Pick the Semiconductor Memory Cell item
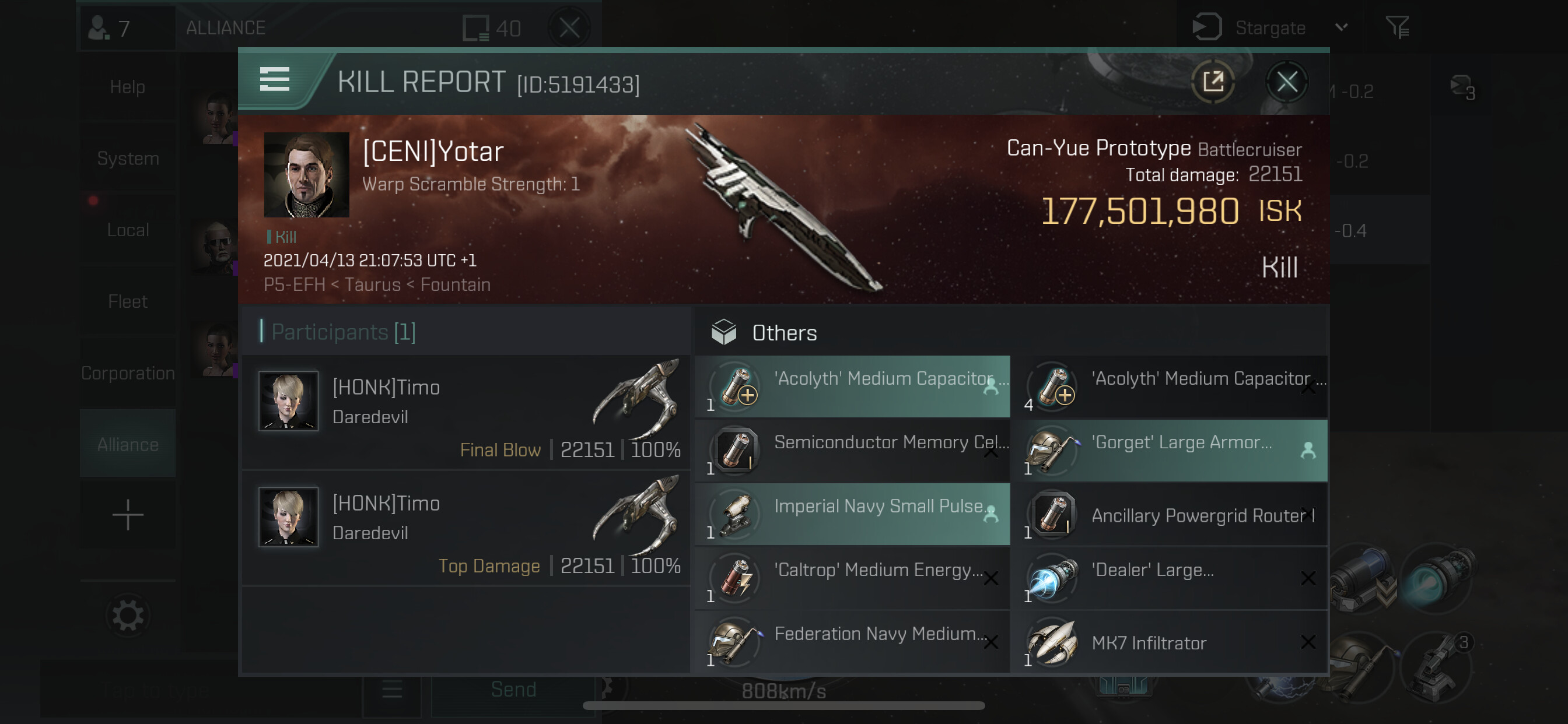Viewport: 1568px width, 724px height. tap(852, 450)
